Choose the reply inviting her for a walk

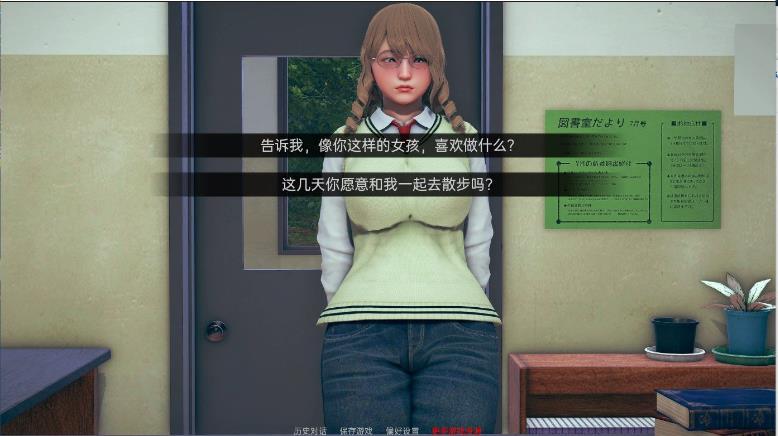[x=387, y=185]
